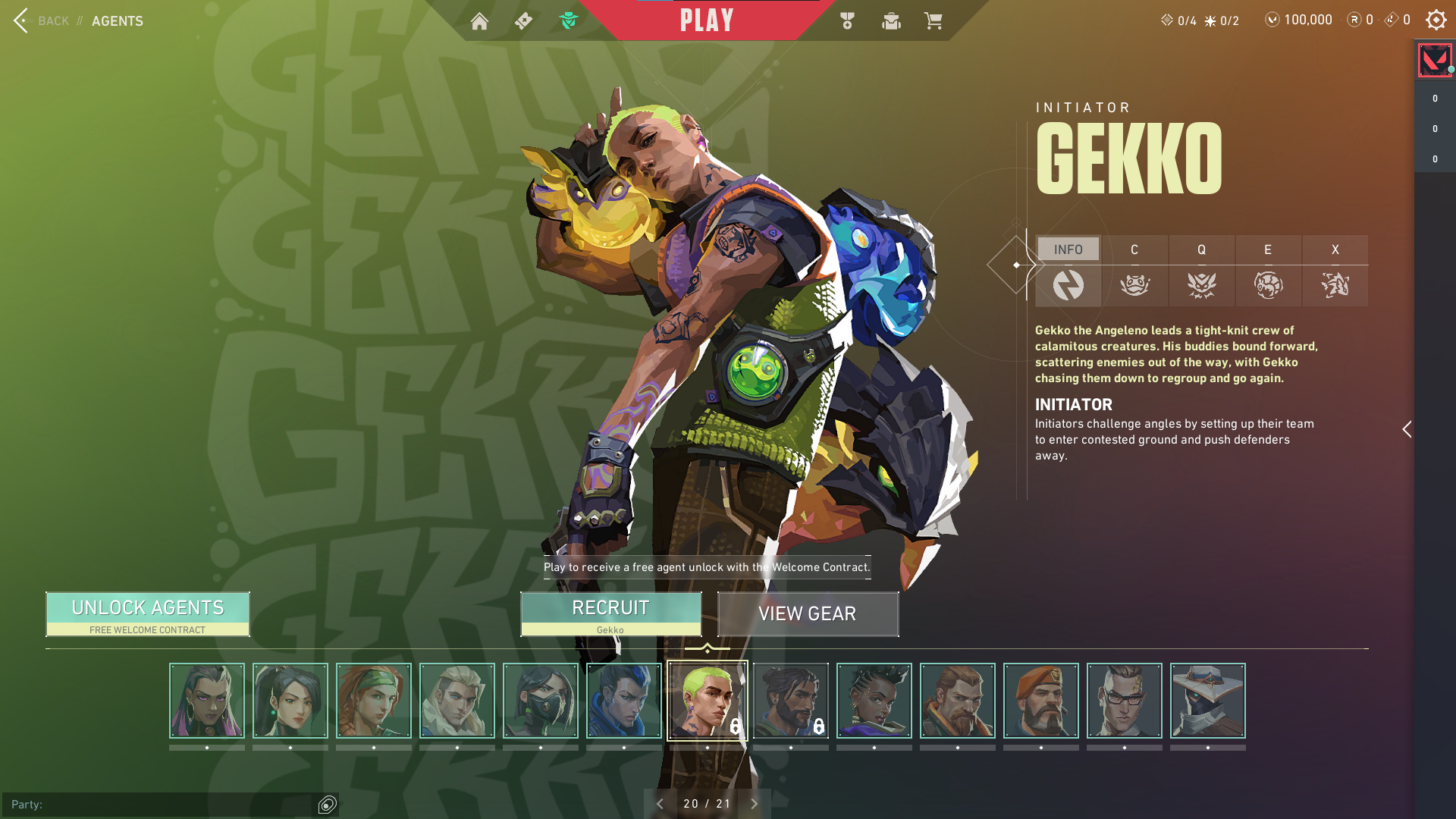Viewport: 1456px width, 819px height.
Task: Select the Dizzy ability icon
Action: point(1268,286)
